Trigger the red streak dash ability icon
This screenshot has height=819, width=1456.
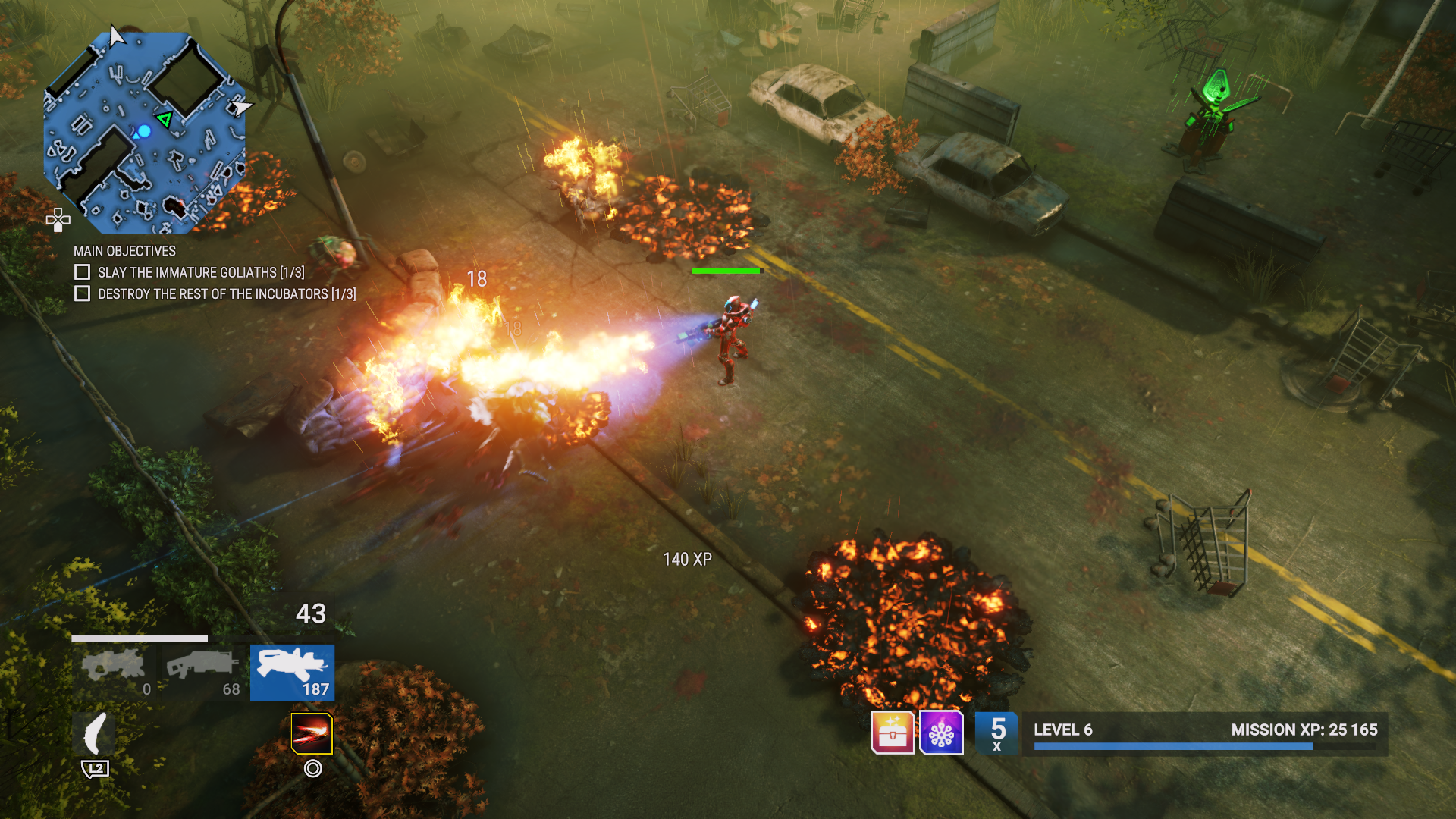312,733
